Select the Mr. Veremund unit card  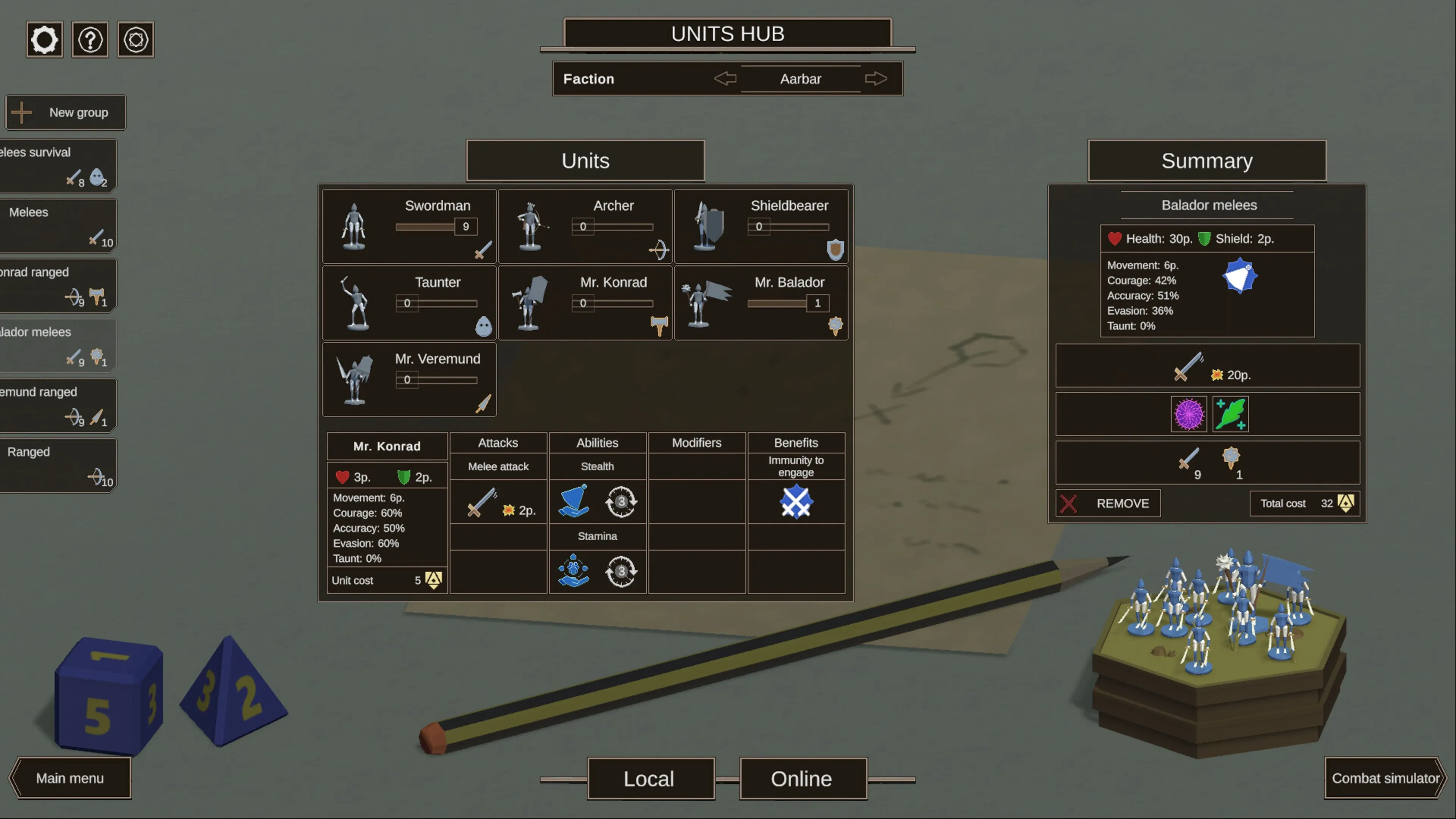tap(409, 379)
